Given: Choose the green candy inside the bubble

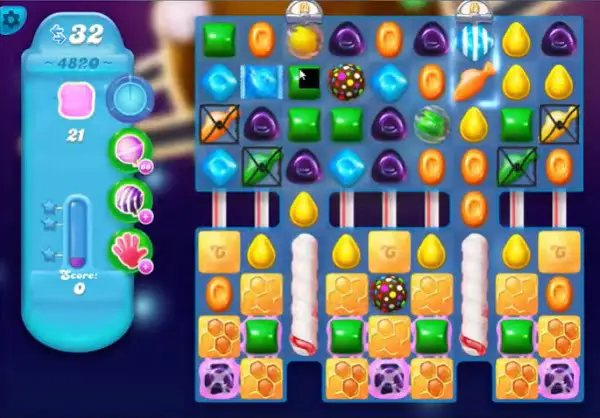Looking at the screenshot, I should point(430,125).
